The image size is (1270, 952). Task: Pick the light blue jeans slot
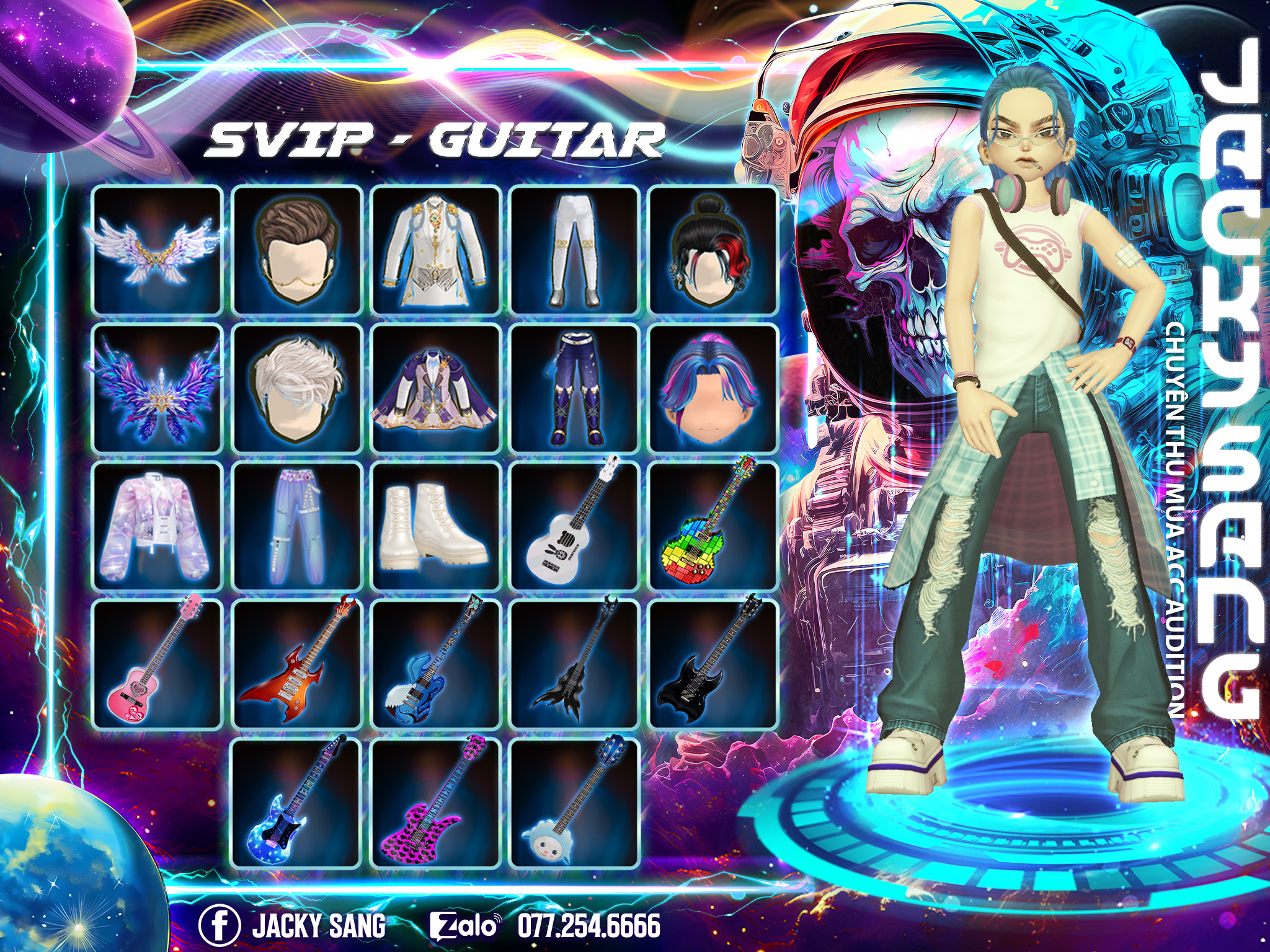point(296,527)
